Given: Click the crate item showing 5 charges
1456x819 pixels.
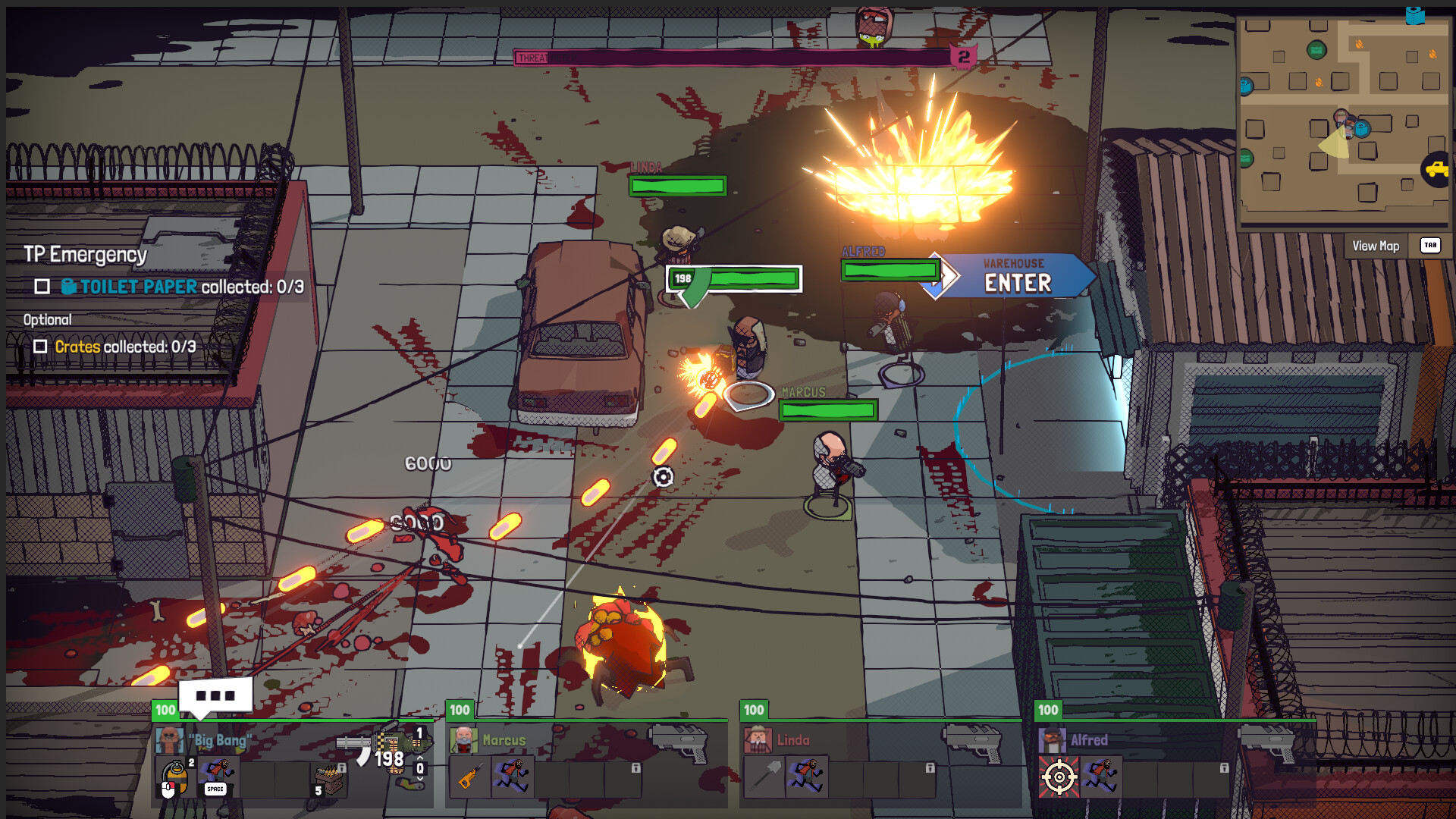Looking at the screenshot, I should pos(328,780).
